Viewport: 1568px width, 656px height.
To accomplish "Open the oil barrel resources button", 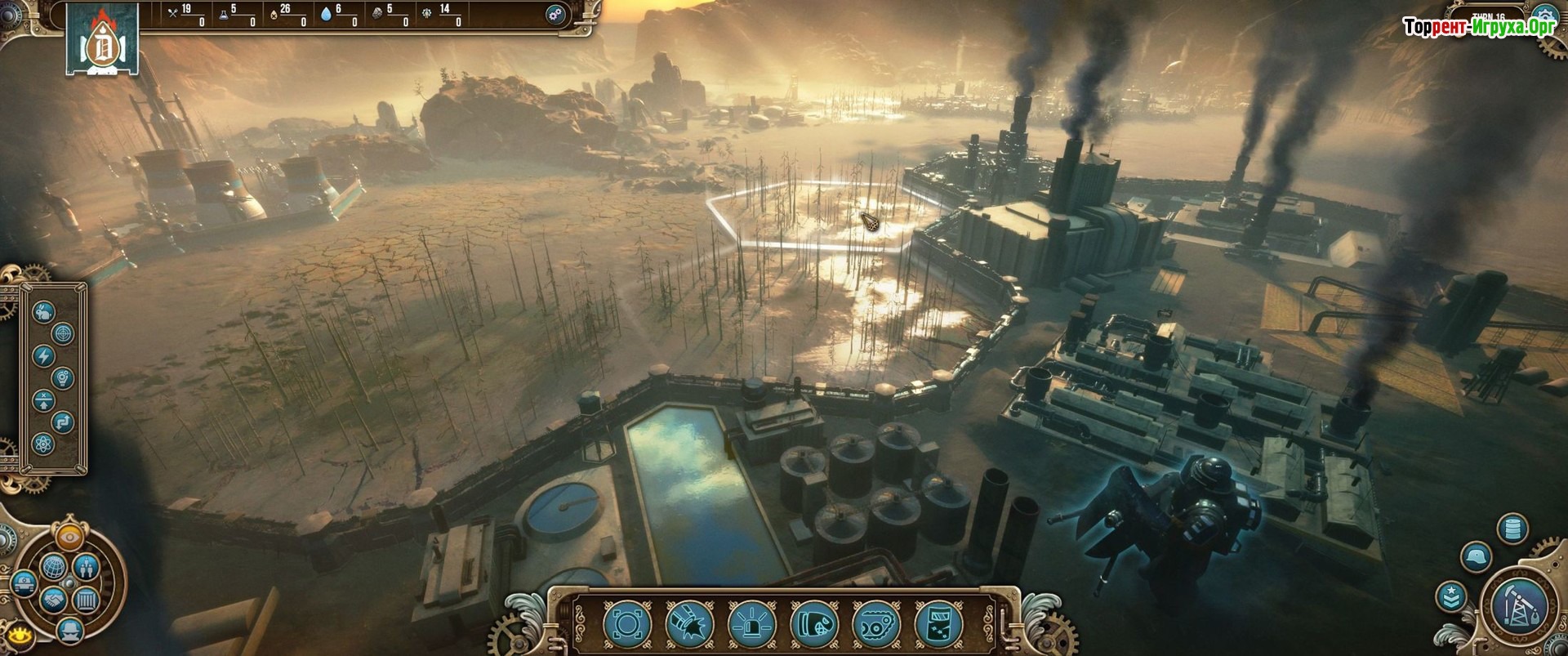I will tap(1512, 529).
